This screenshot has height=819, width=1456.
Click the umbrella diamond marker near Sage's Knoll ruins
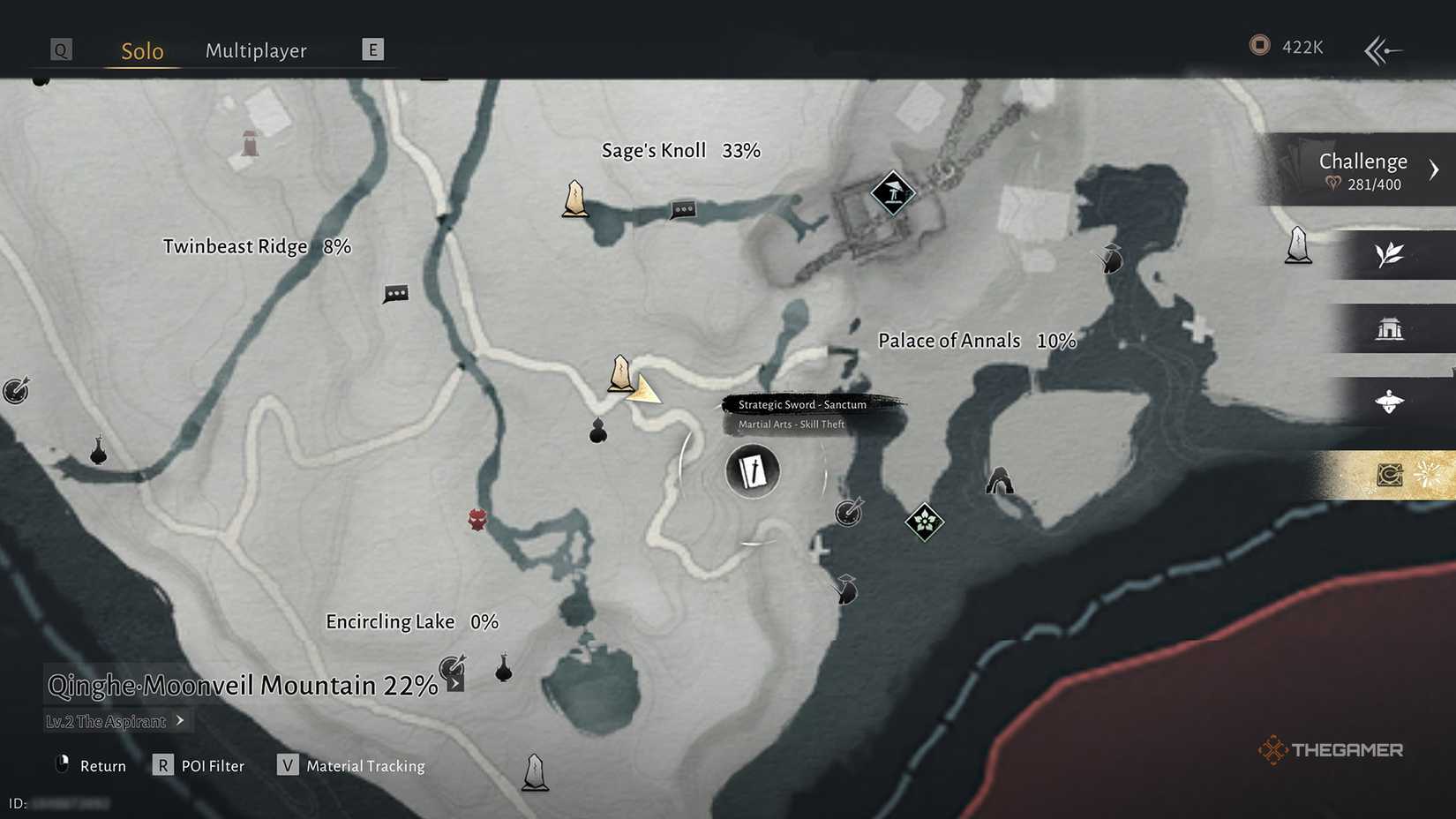pyautogui.click(x=892, y=192)
